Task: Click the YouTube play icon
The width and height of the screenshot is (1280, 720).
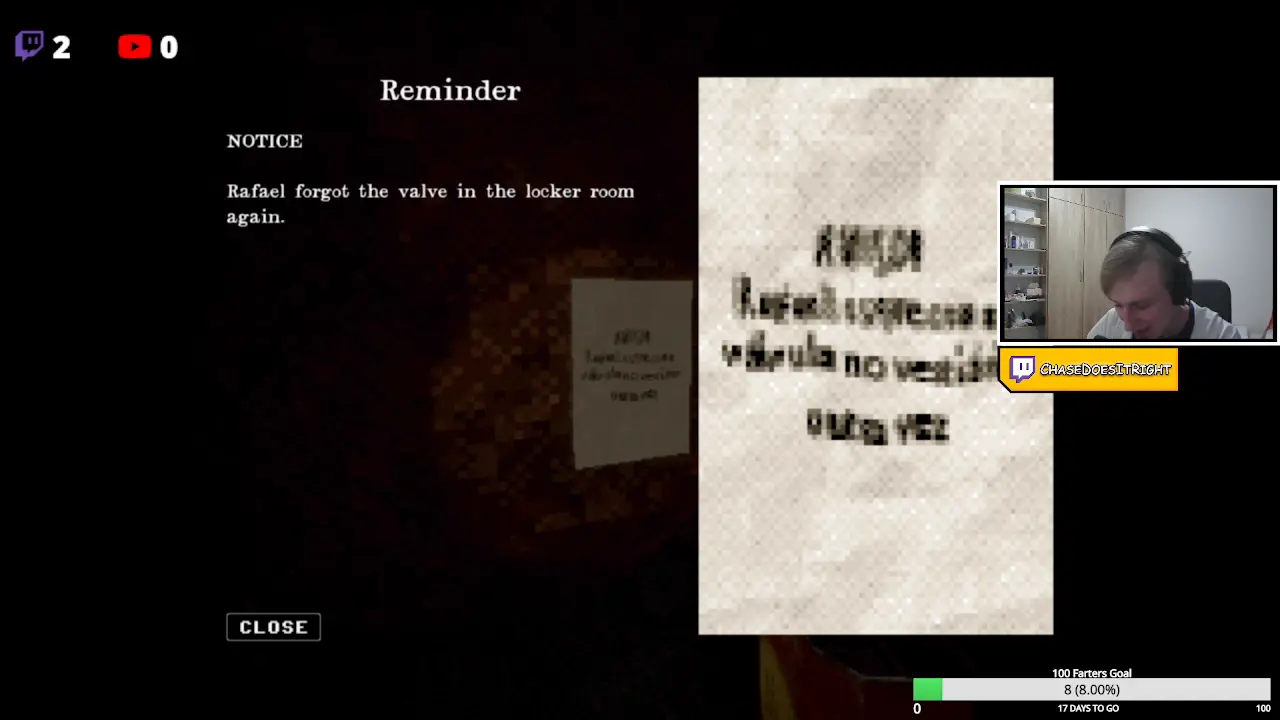Action: pyautogui.click(x=135, y=47)
